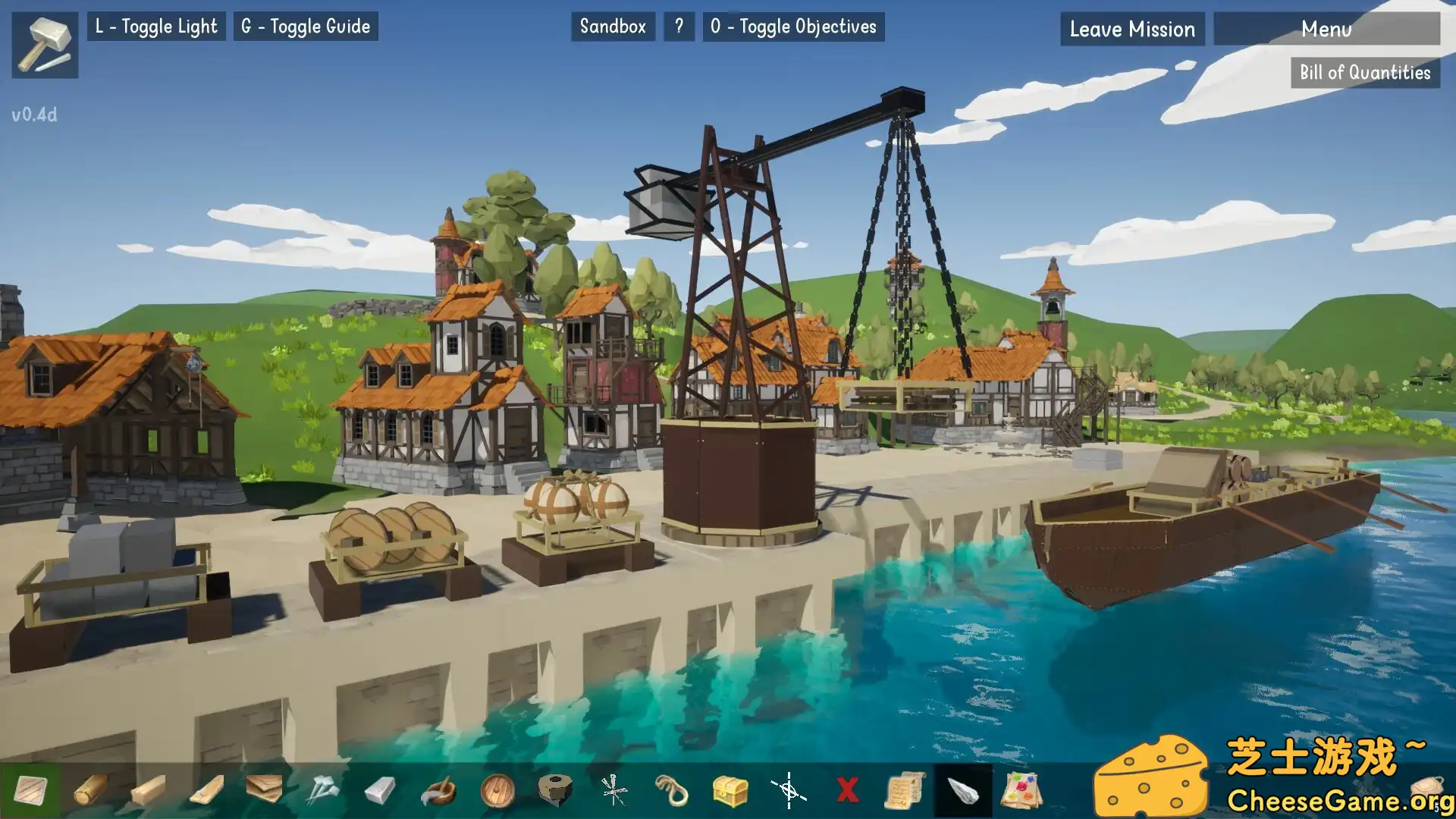This screenshot has height=819, width=1456.
Task: Toggle the light with the L button
Action: [156, 27]
